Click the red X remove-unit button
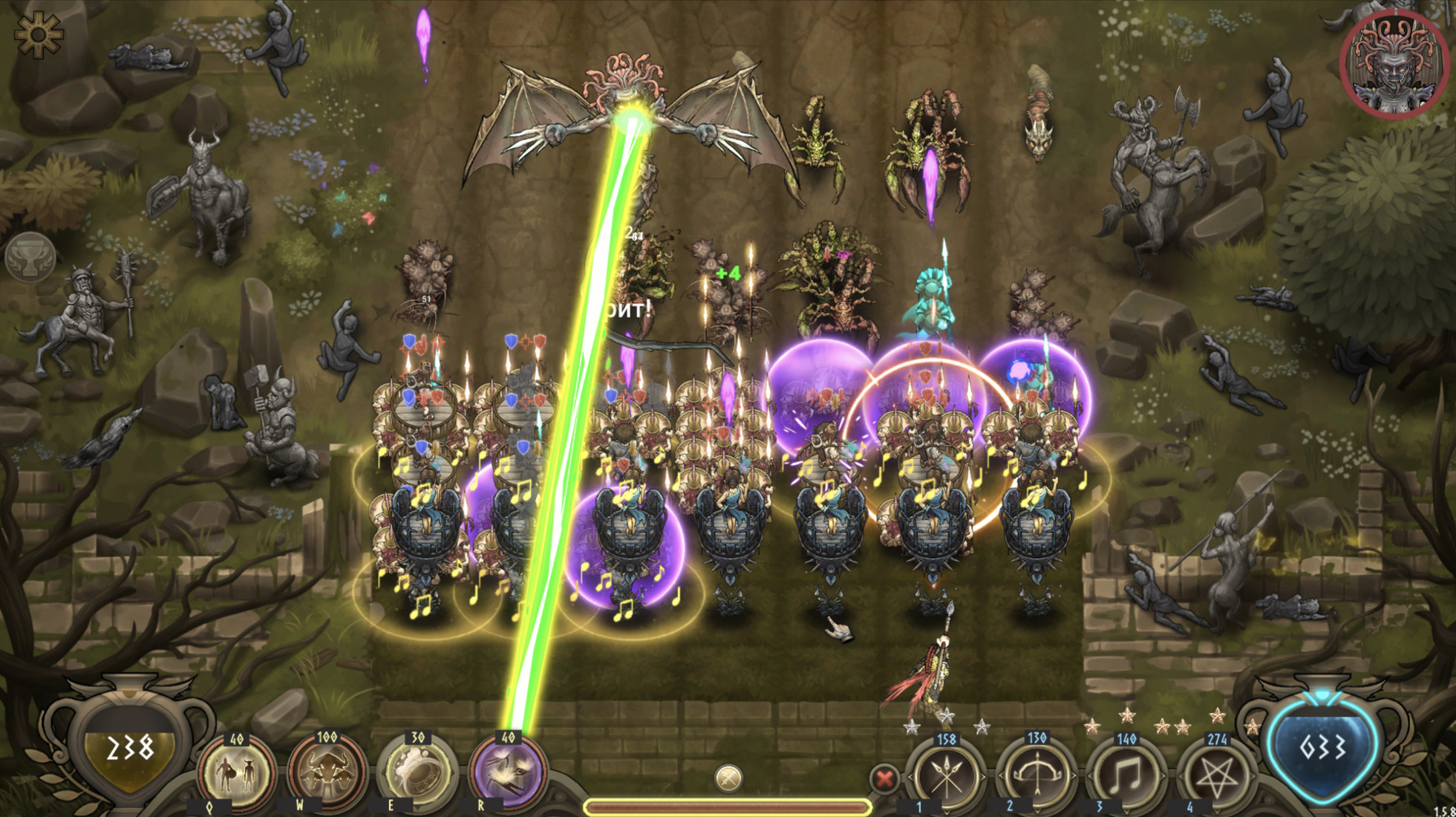The image size is (1456, 817). click(884, 779)
